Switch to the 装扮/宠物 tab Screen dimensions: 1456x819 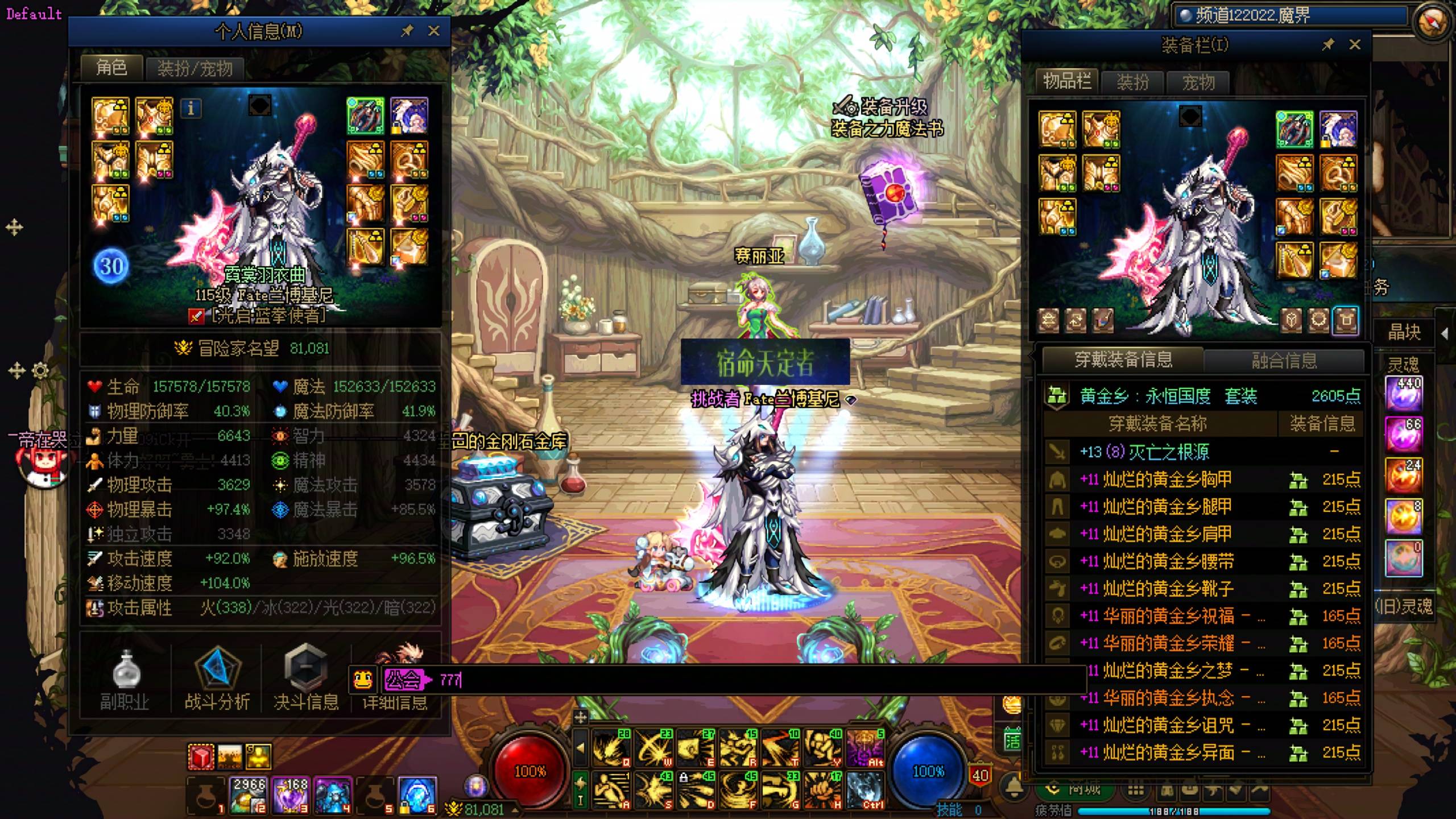[195, 69]
